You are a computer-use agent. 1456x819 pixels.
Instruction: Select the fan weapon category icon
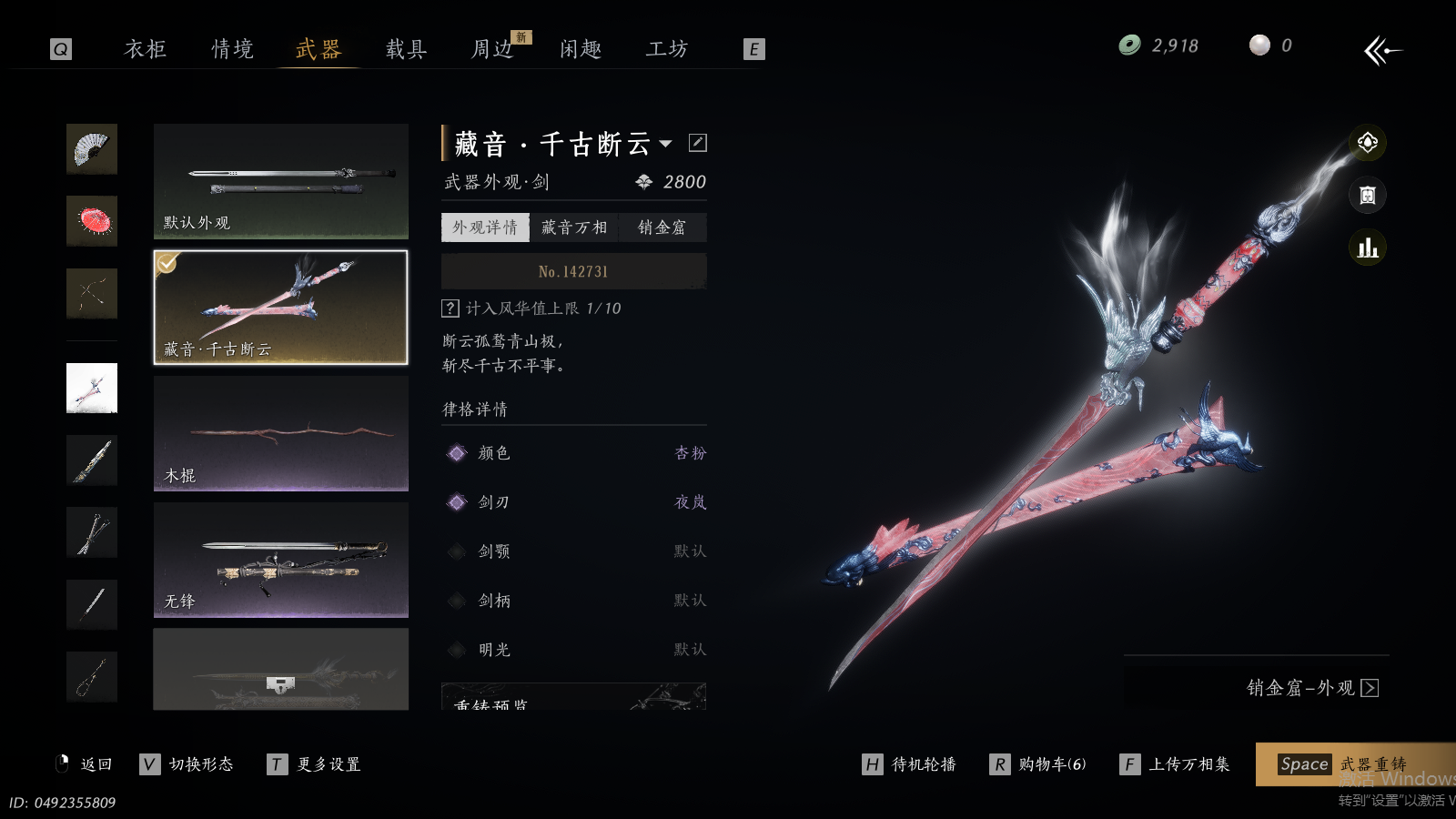[92, 148]
